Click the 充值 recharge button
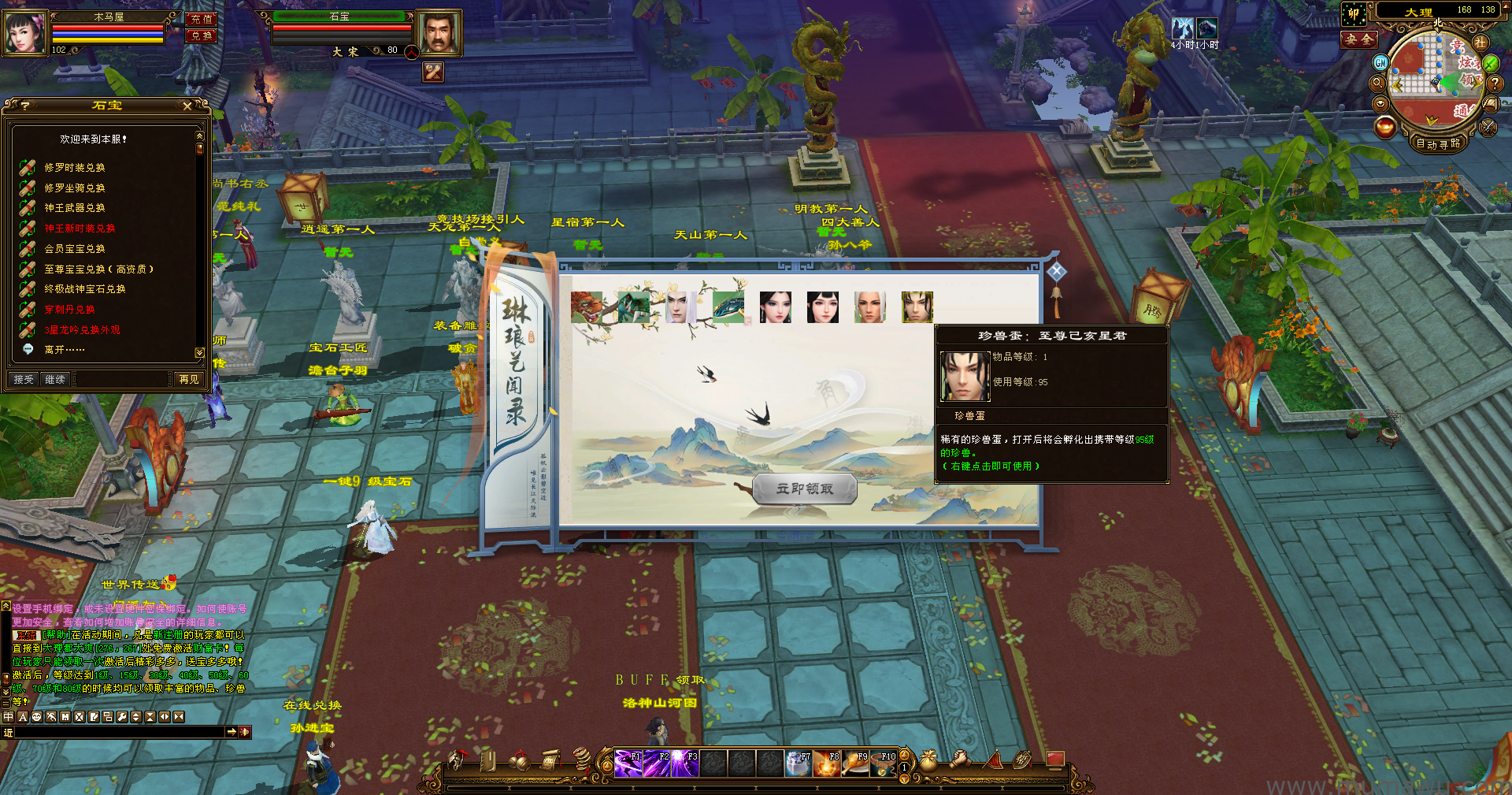The height and width of the screenshot is (795, 1512). 201,19
